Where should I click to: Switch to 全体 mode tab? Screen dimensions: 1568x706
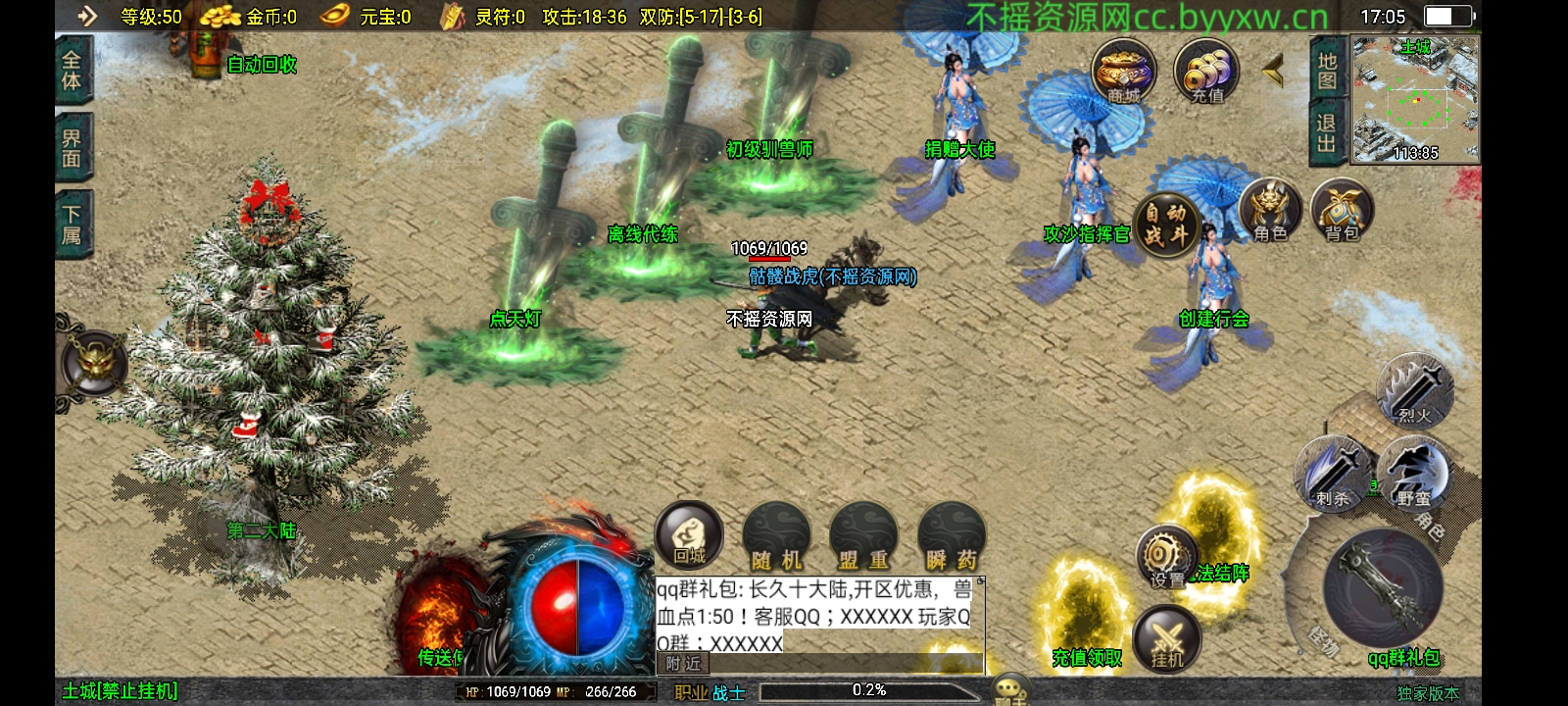click(73, 71)
